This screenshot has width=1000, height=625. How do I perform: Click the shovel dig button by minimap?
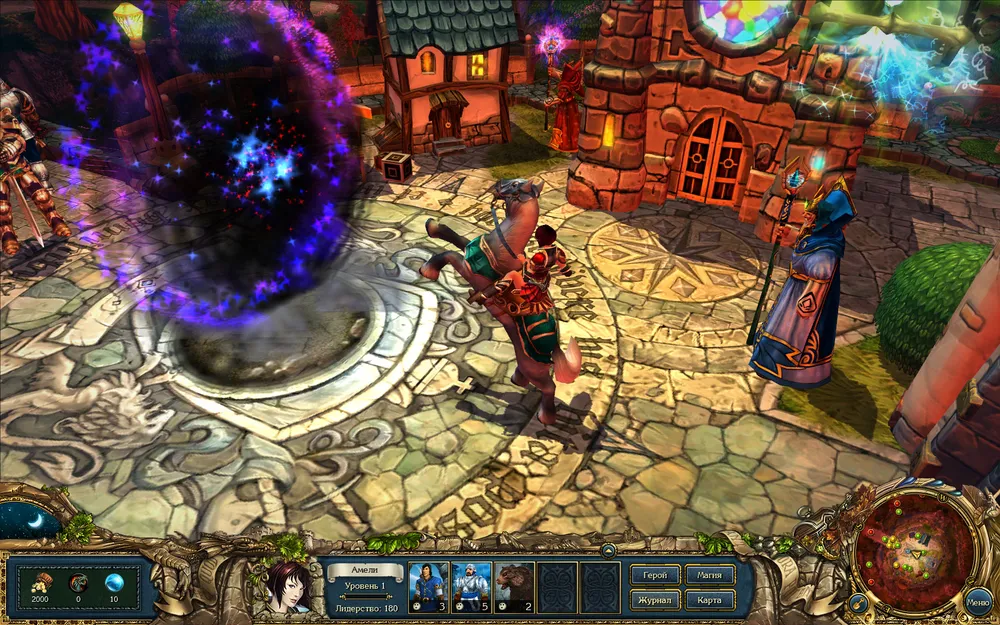pyautogui.click(x=857, y=603)
